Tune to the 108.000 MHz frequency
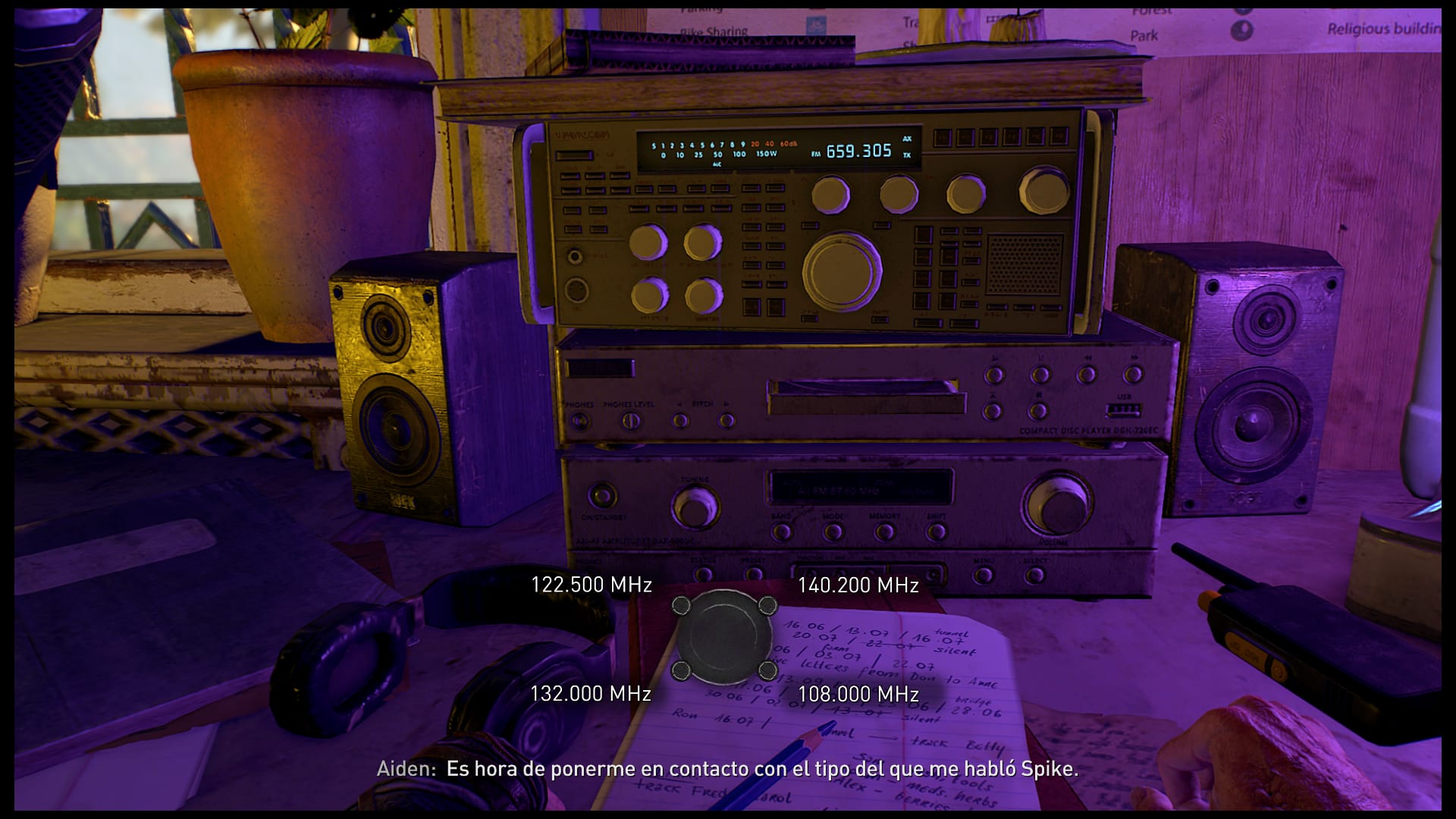 [858, 693]
